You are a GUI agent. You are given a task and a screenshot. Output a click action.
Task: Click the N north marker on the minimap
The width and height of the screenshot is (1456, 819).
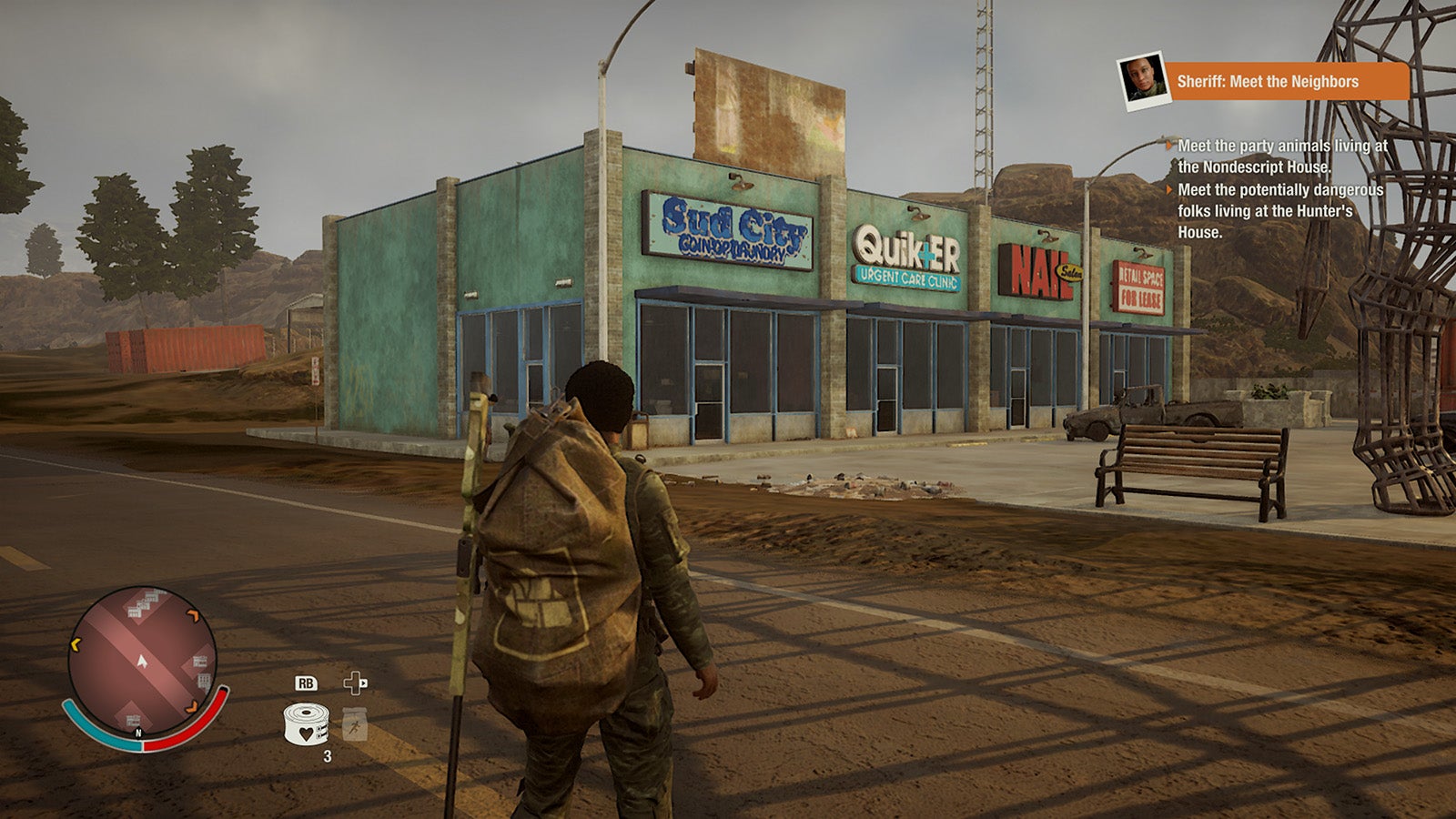coord(138,733)
